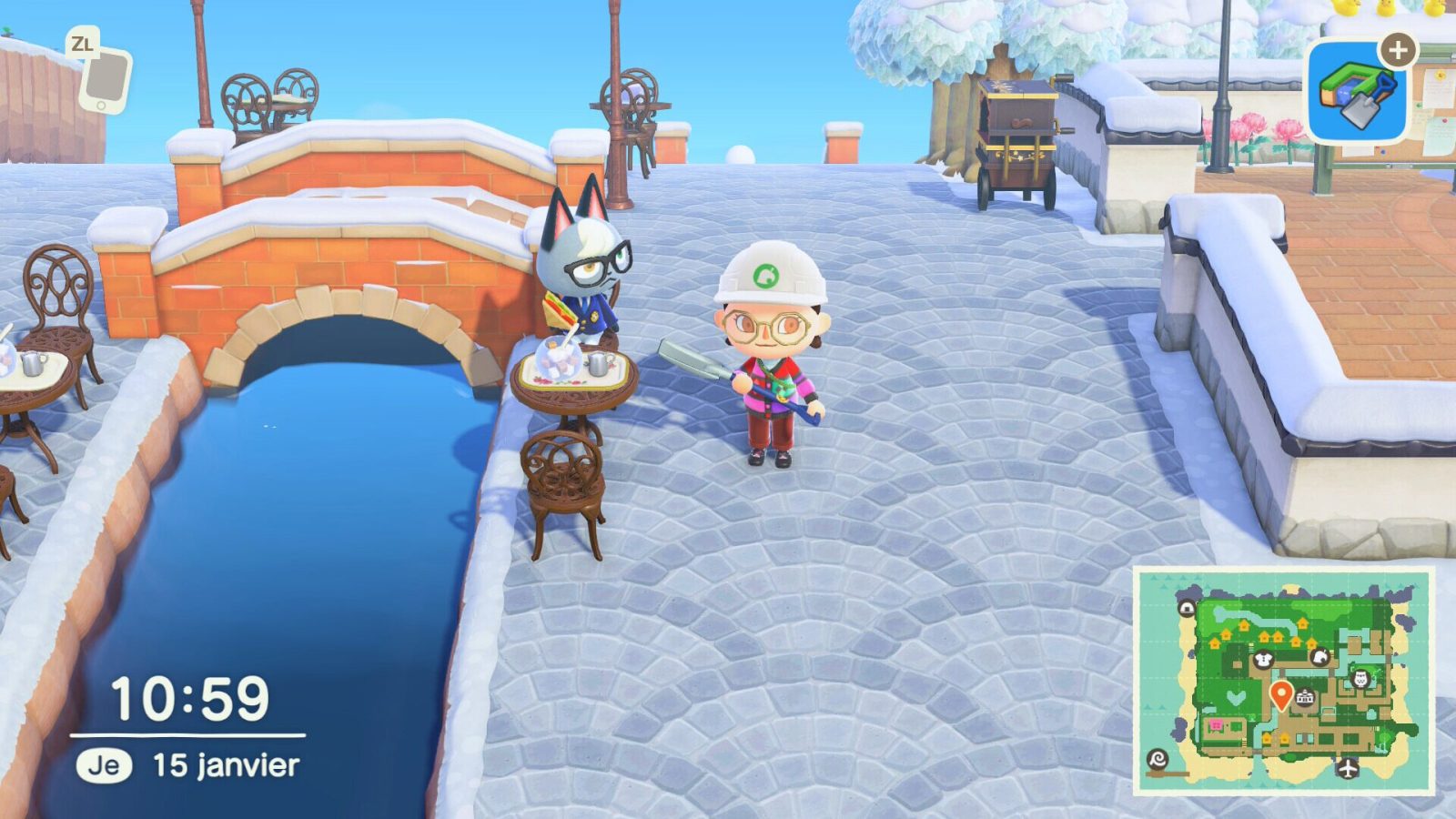1456x819 pixels.
Task: Click the Nook's Cranny leaf icon on map
Action: pos(1320,655)
